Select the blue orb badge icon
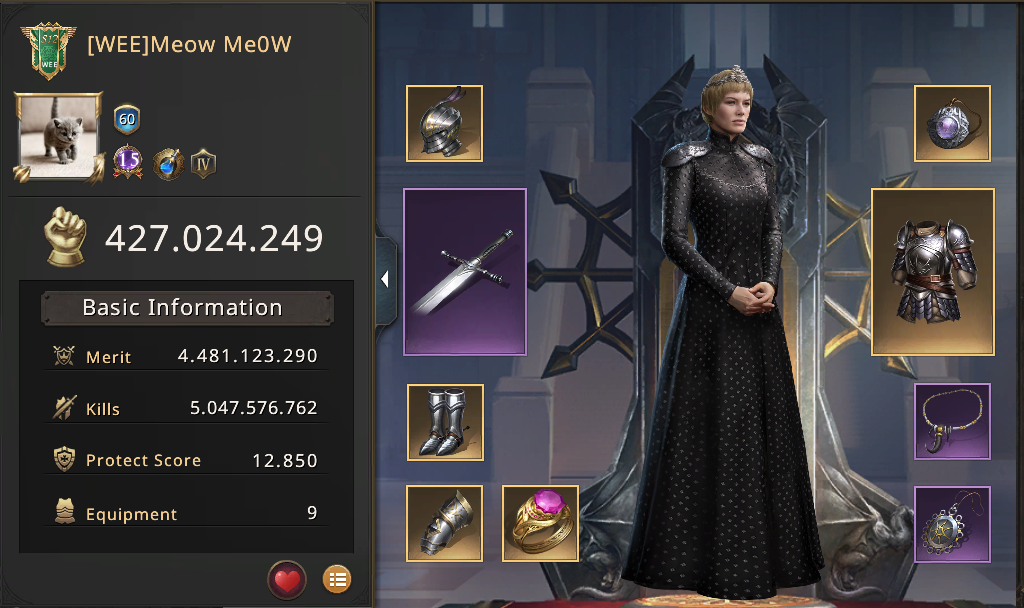Image resolution: width=1024 pixels, height=608 pixels. pos(167,163)
